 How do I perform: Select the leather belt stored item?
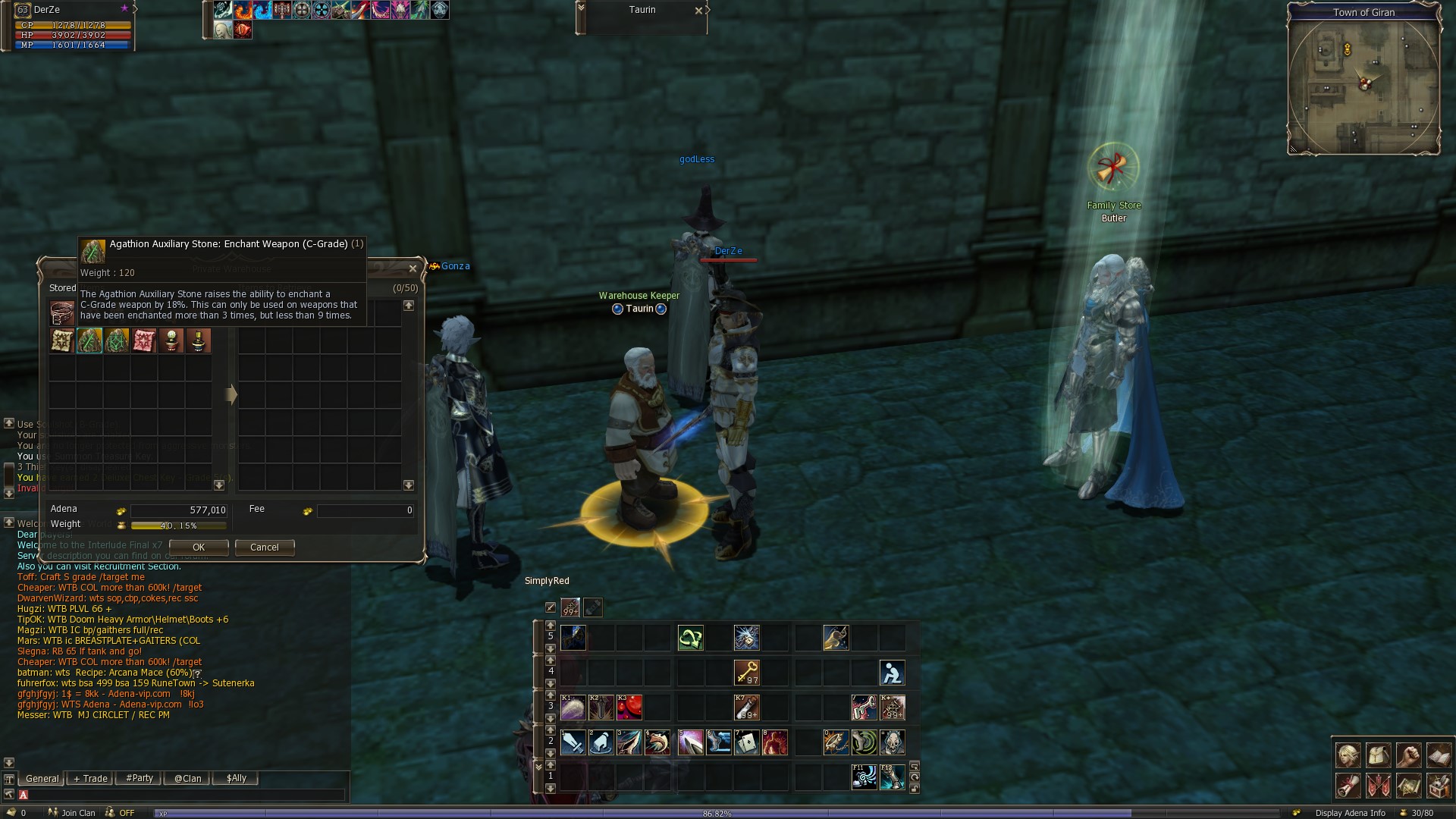tap(62, 312)
